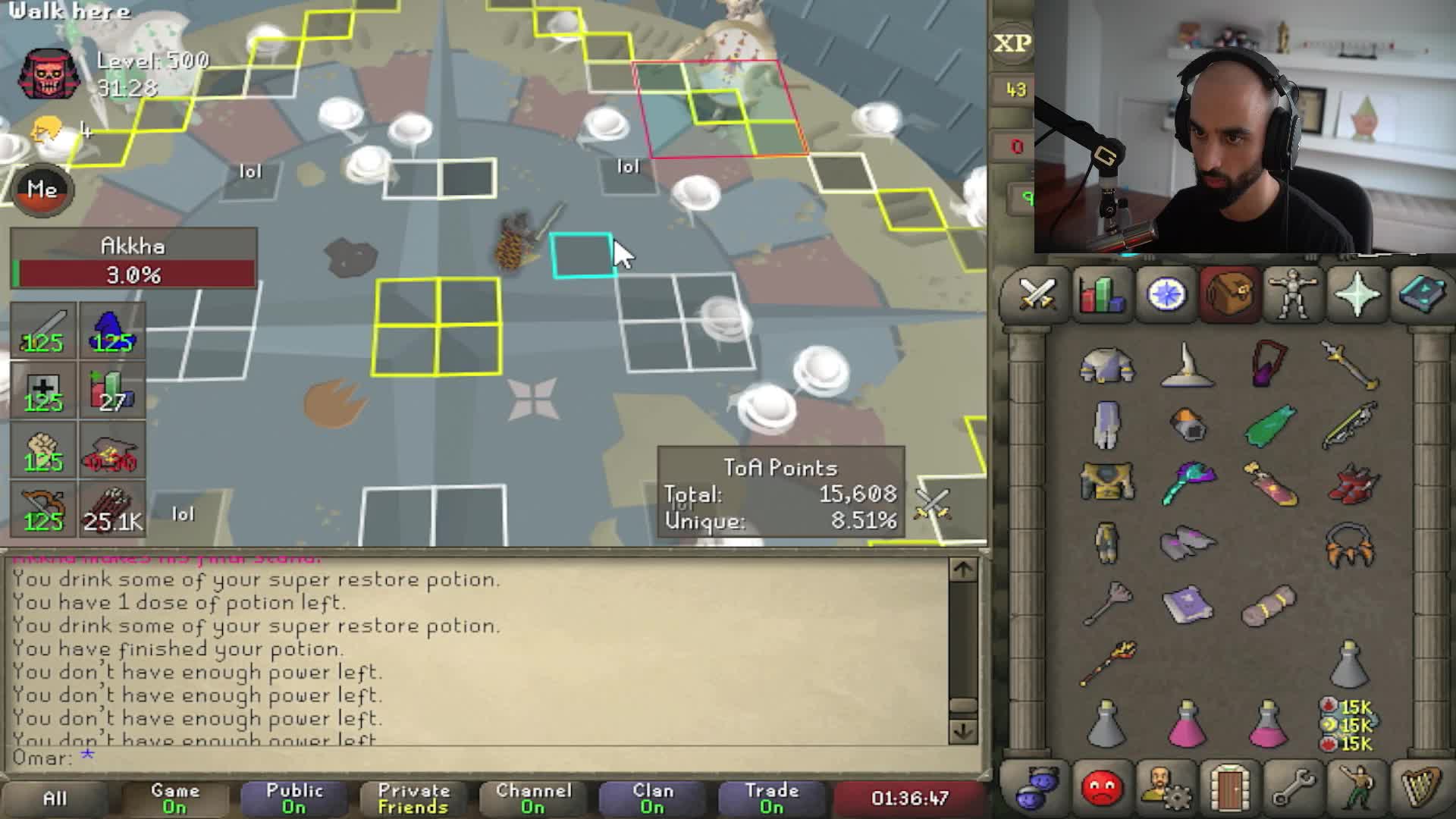The height and width of the screenshot is (819, 1456).
Task: Open the Clan chat filter
Action: (652, 799)
